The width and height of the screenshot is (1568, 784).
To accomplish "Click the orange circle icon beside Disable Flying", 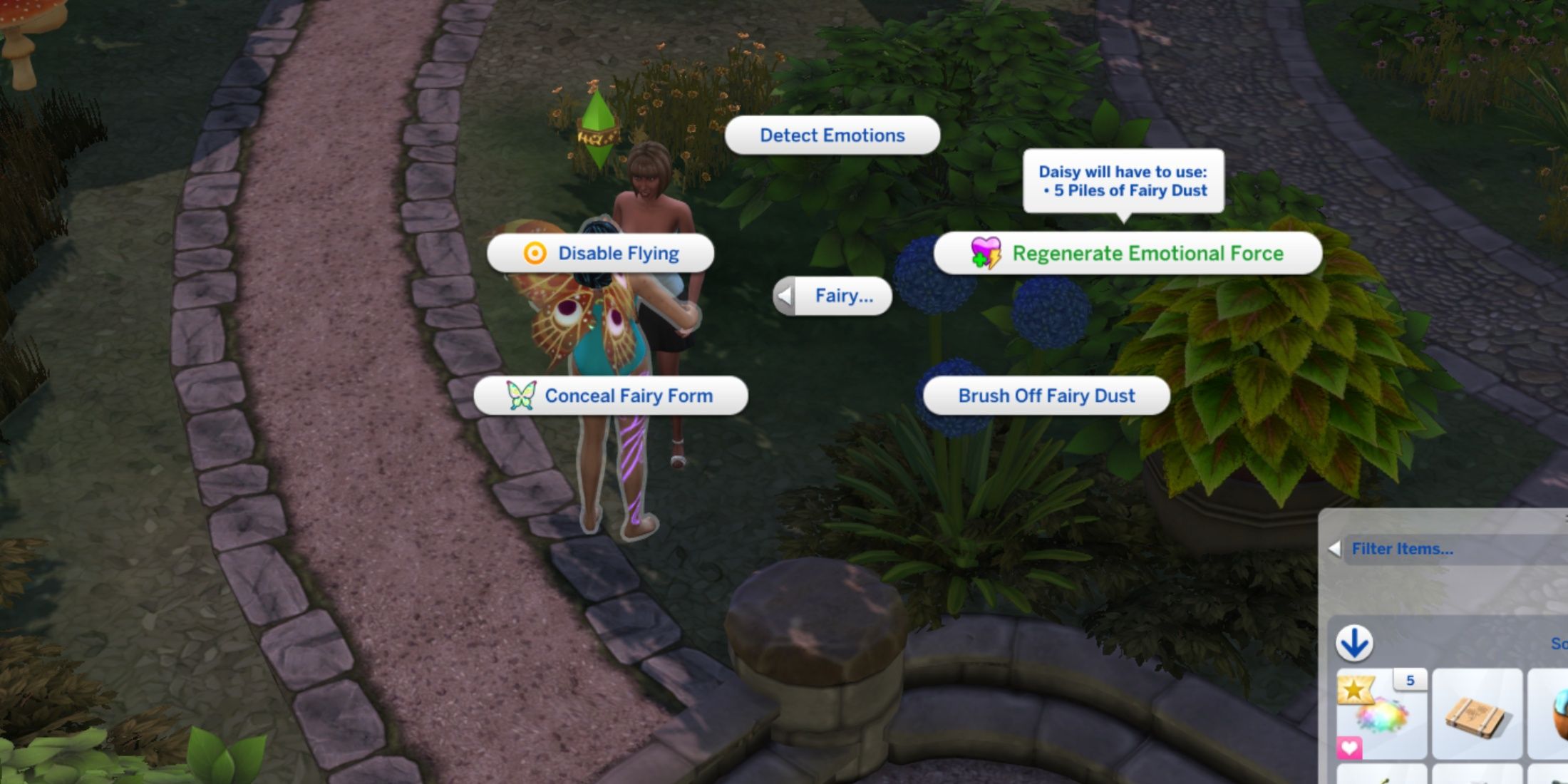I will [x=533, y=253].
